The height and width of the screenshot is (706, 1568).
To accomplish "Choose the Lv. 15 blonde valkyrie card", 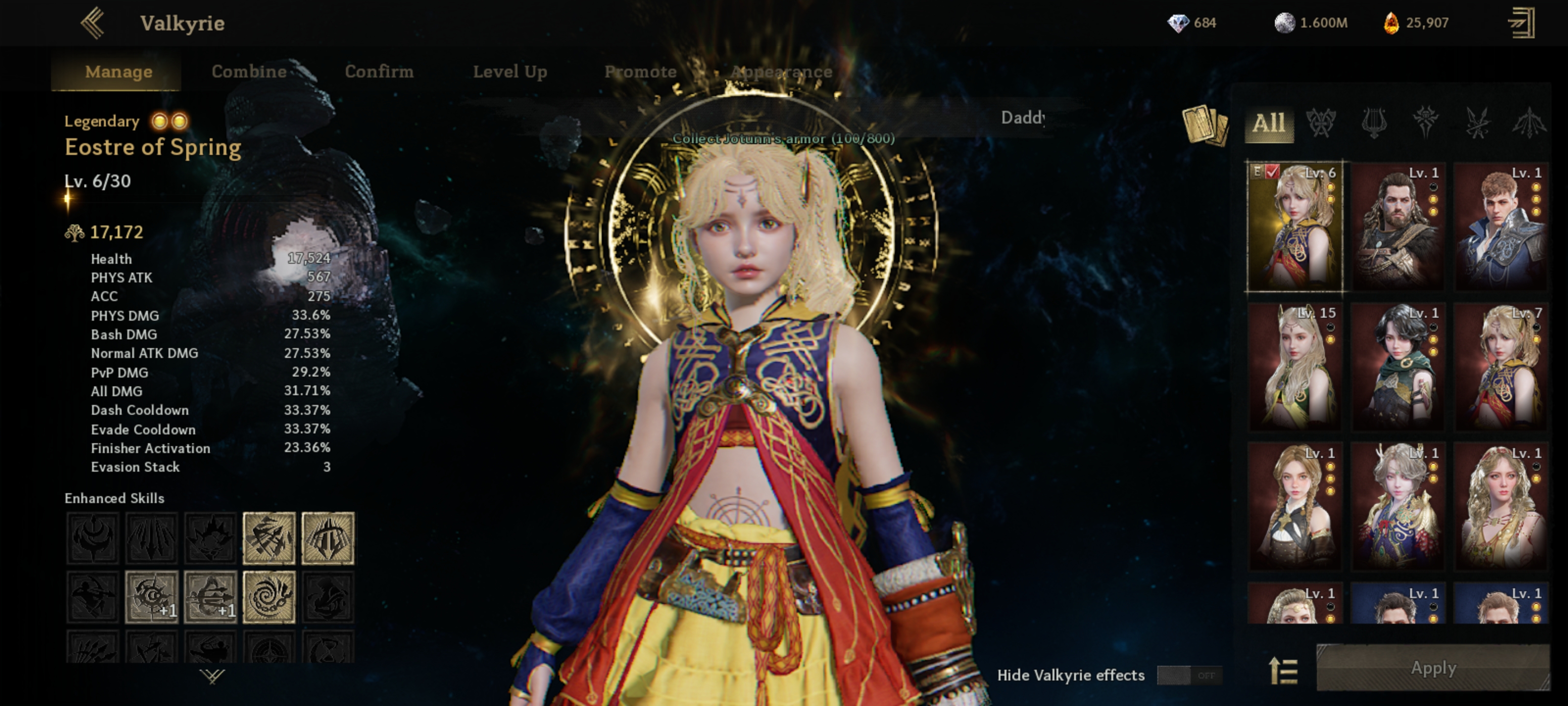I will point(1294,367).
